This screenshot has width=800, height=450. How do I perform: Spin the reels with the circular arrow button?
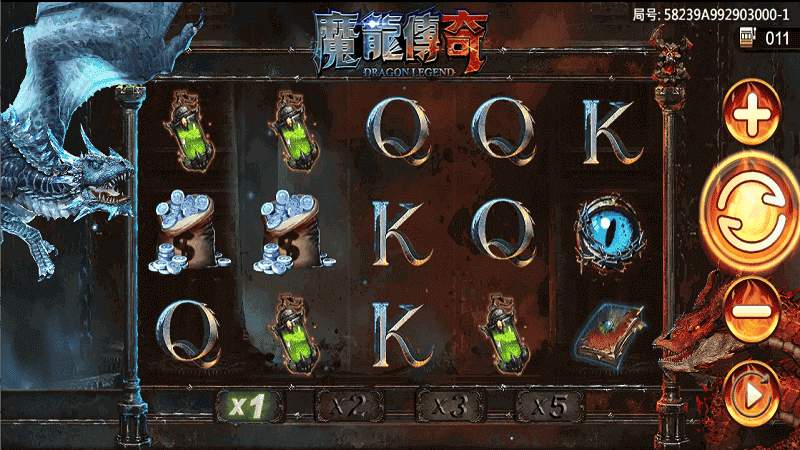click(x=750, y=209)
